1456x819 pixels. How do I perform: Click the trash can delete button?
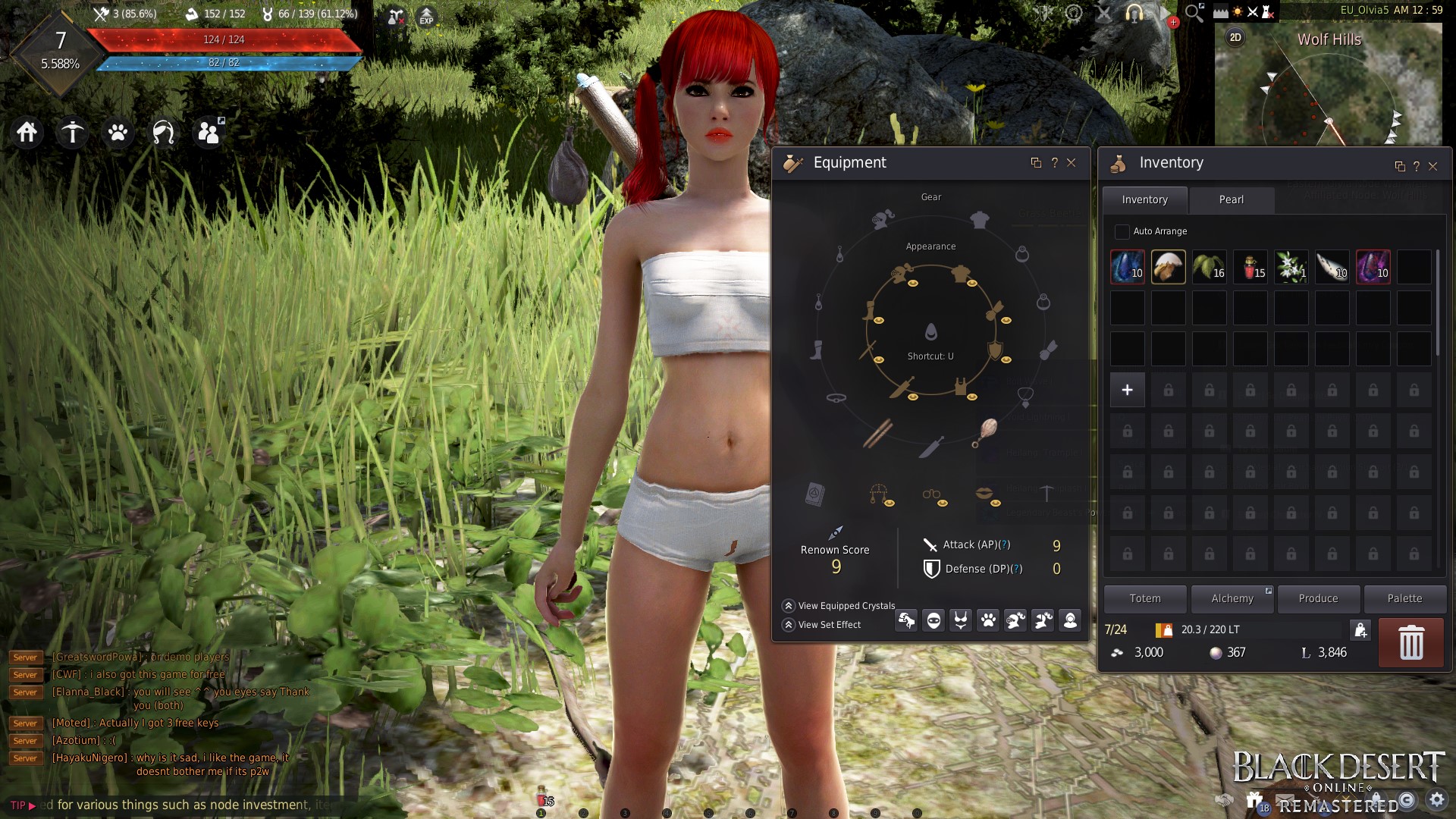click(x=1410, y=642)
